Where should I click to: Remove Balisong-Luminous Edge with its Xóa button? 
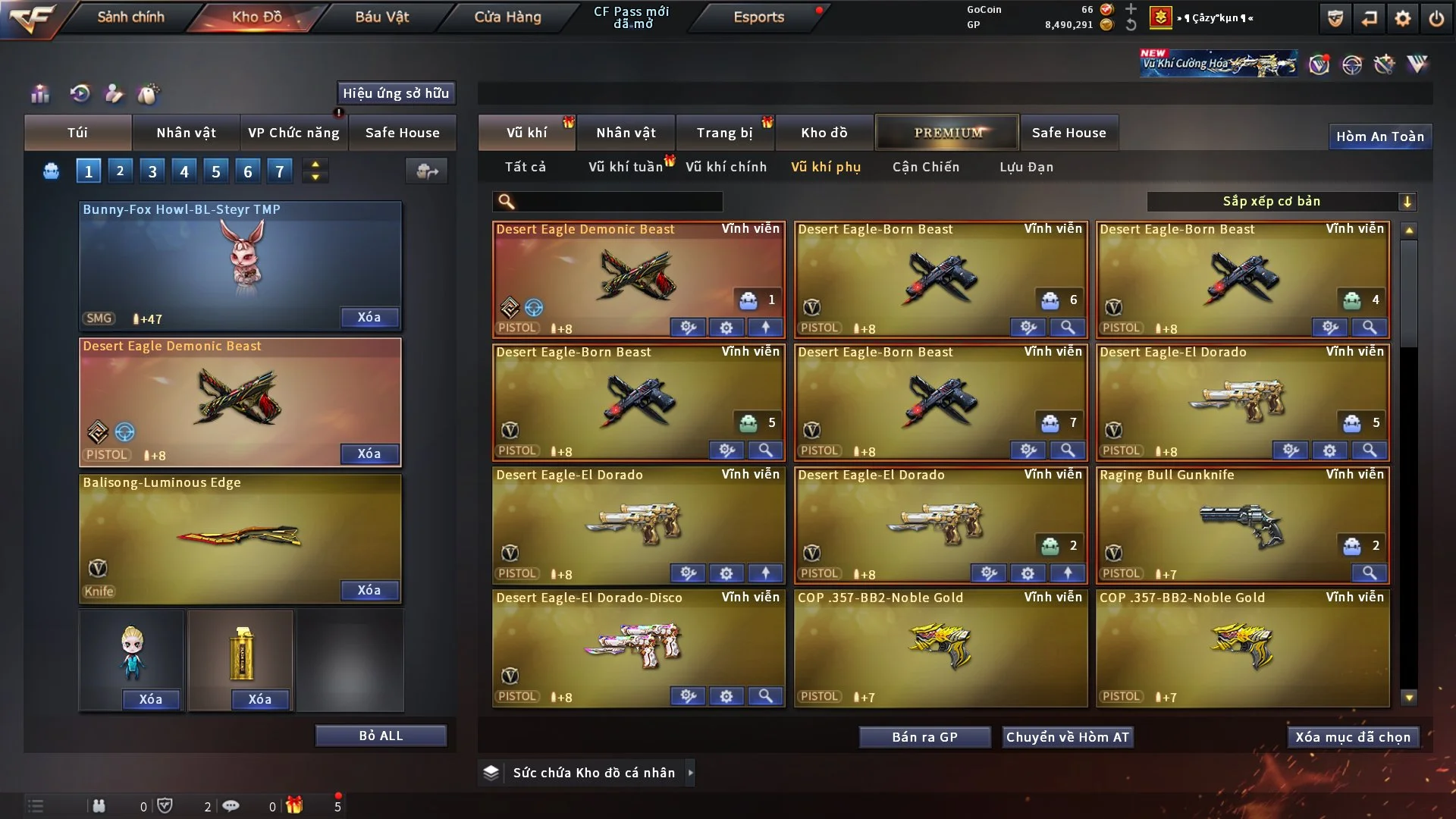pyautogui.click(x=369, y=590)
